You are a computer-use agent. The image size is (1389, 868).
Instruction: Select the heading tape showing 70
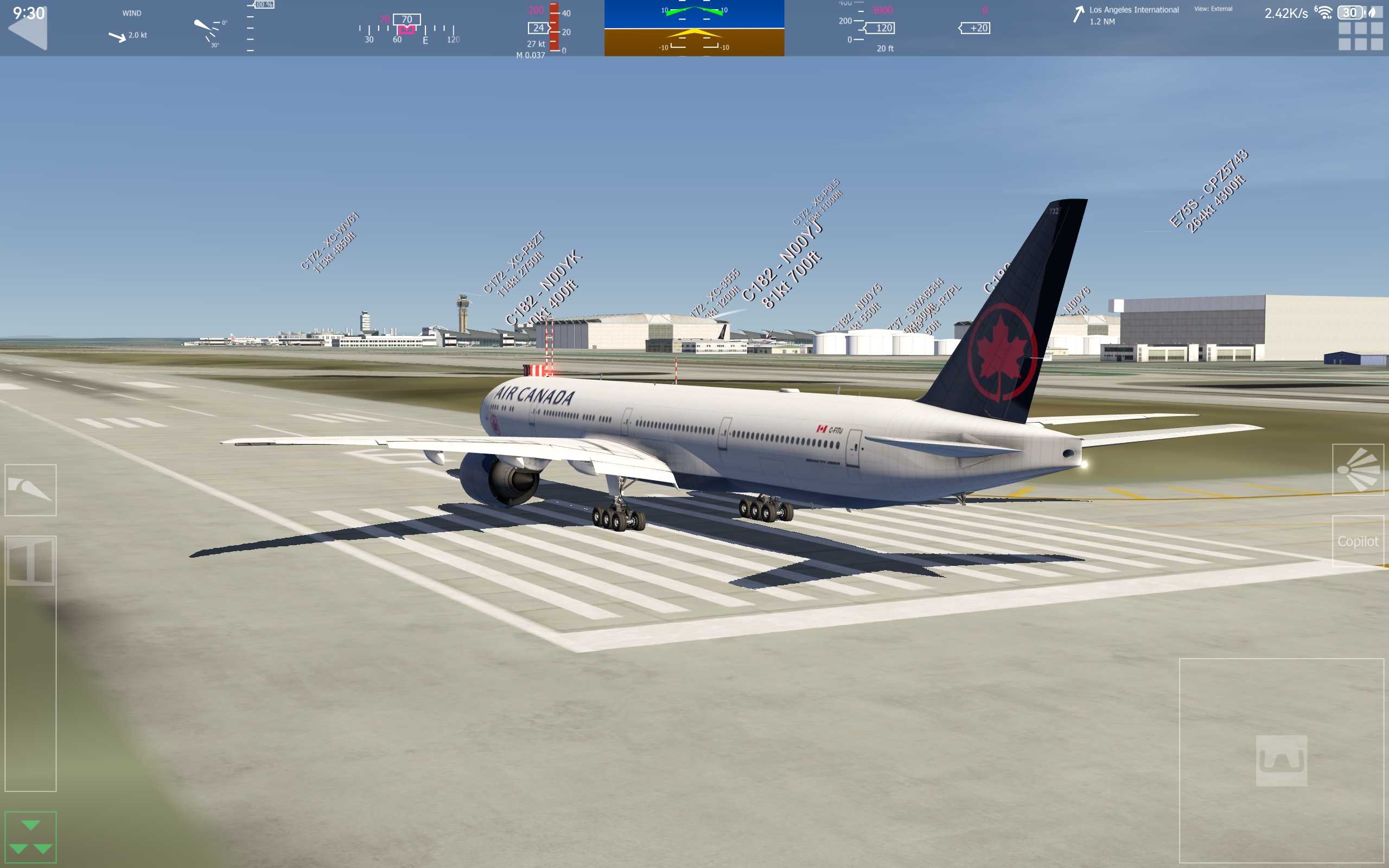406,28
